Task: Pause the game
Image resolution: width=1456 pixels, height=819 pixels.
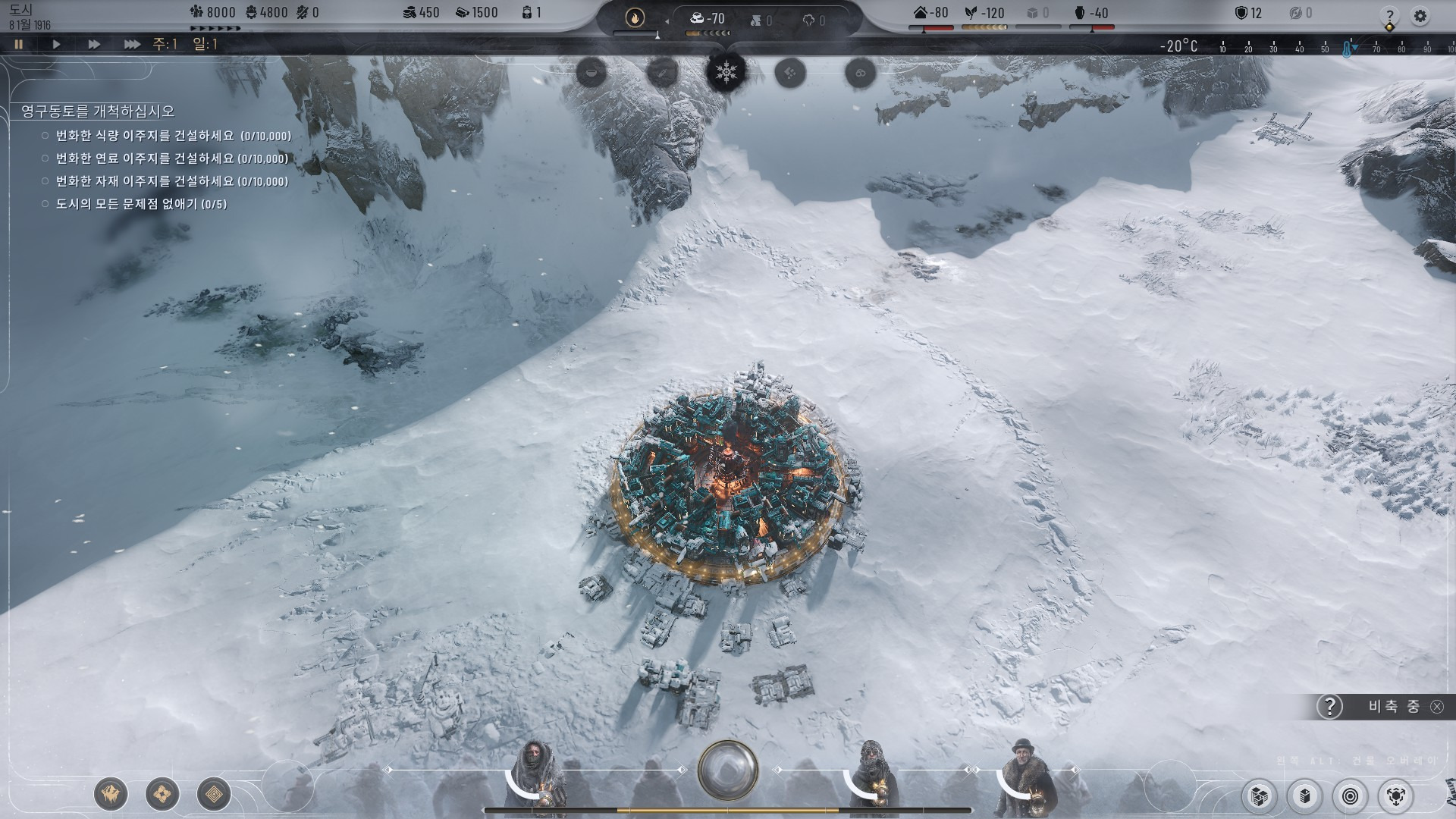Action: click(x=19, y=45)
